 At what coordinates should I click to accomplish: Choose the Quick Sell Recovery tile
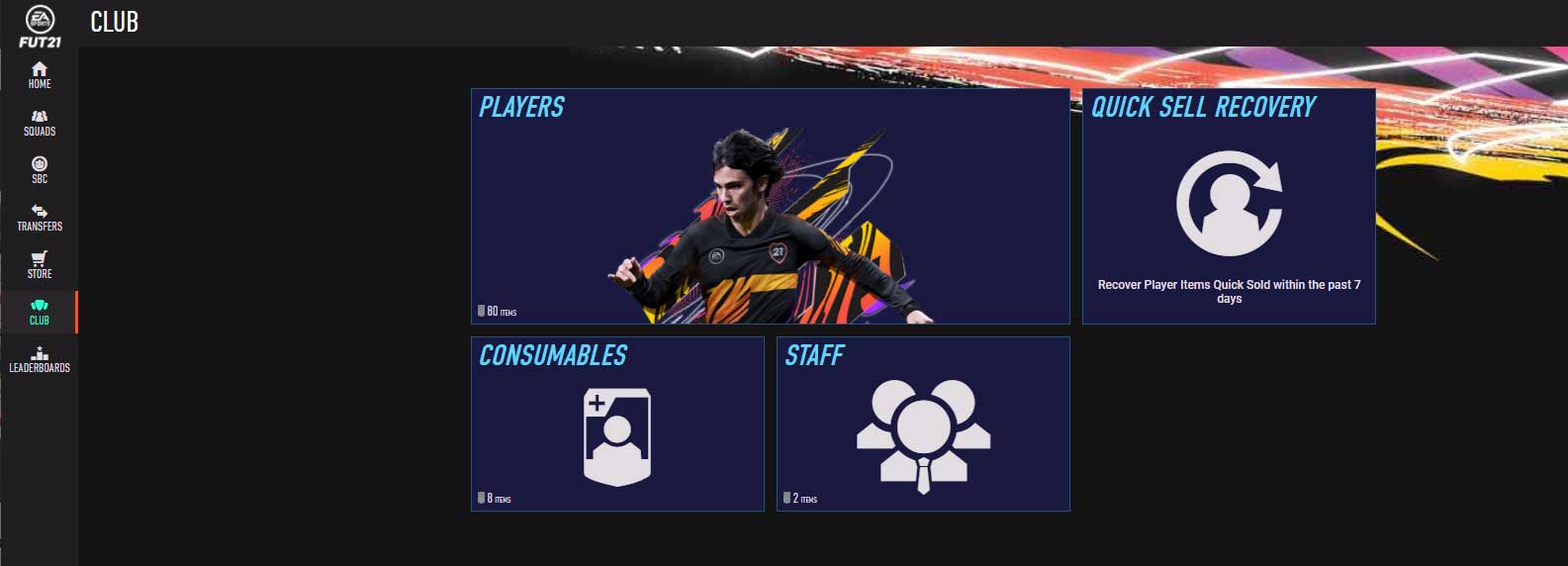1228,206
